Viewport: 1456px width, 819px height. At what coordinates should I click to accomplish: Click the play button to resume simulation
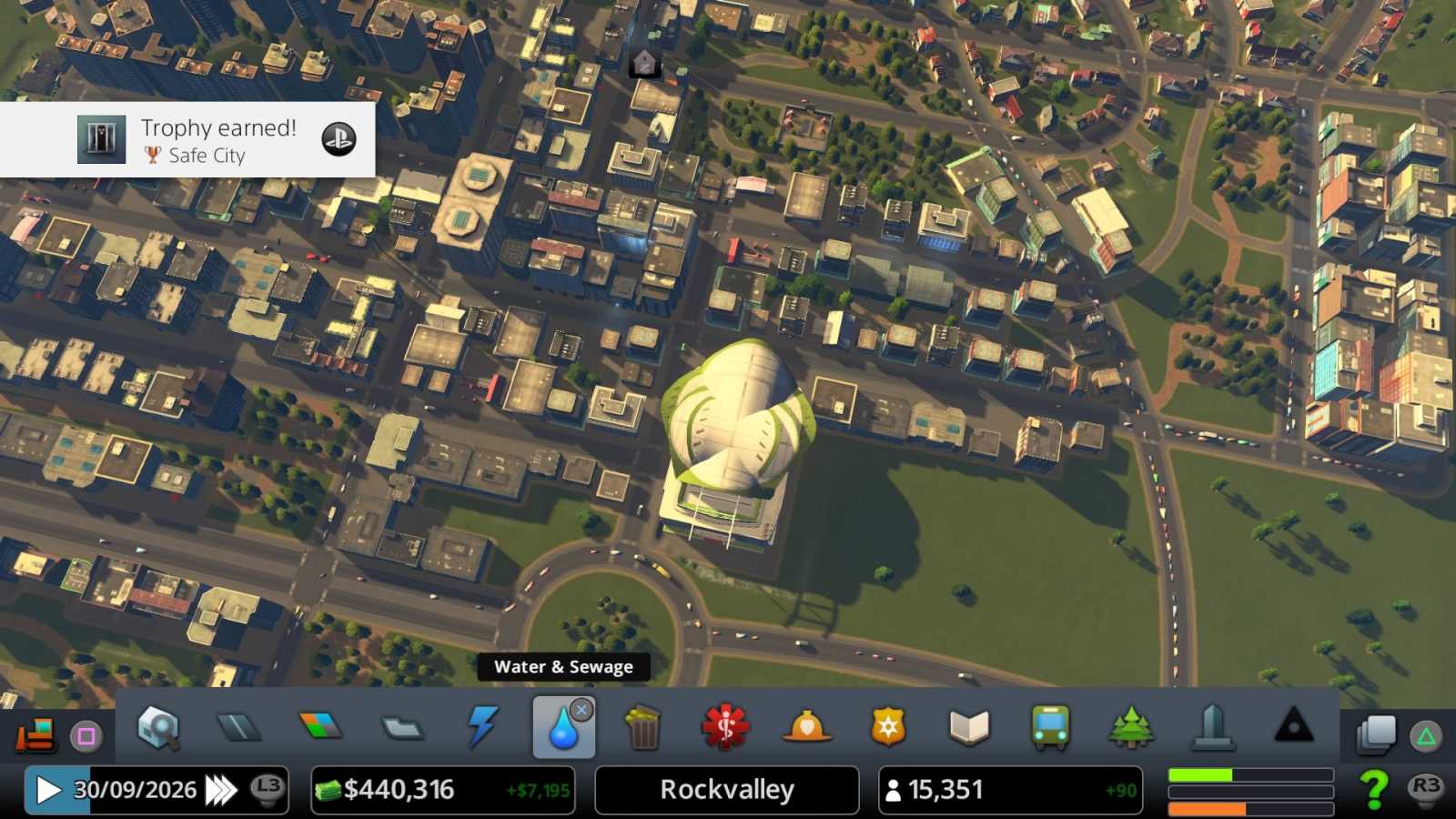click(x=48, y=790)
